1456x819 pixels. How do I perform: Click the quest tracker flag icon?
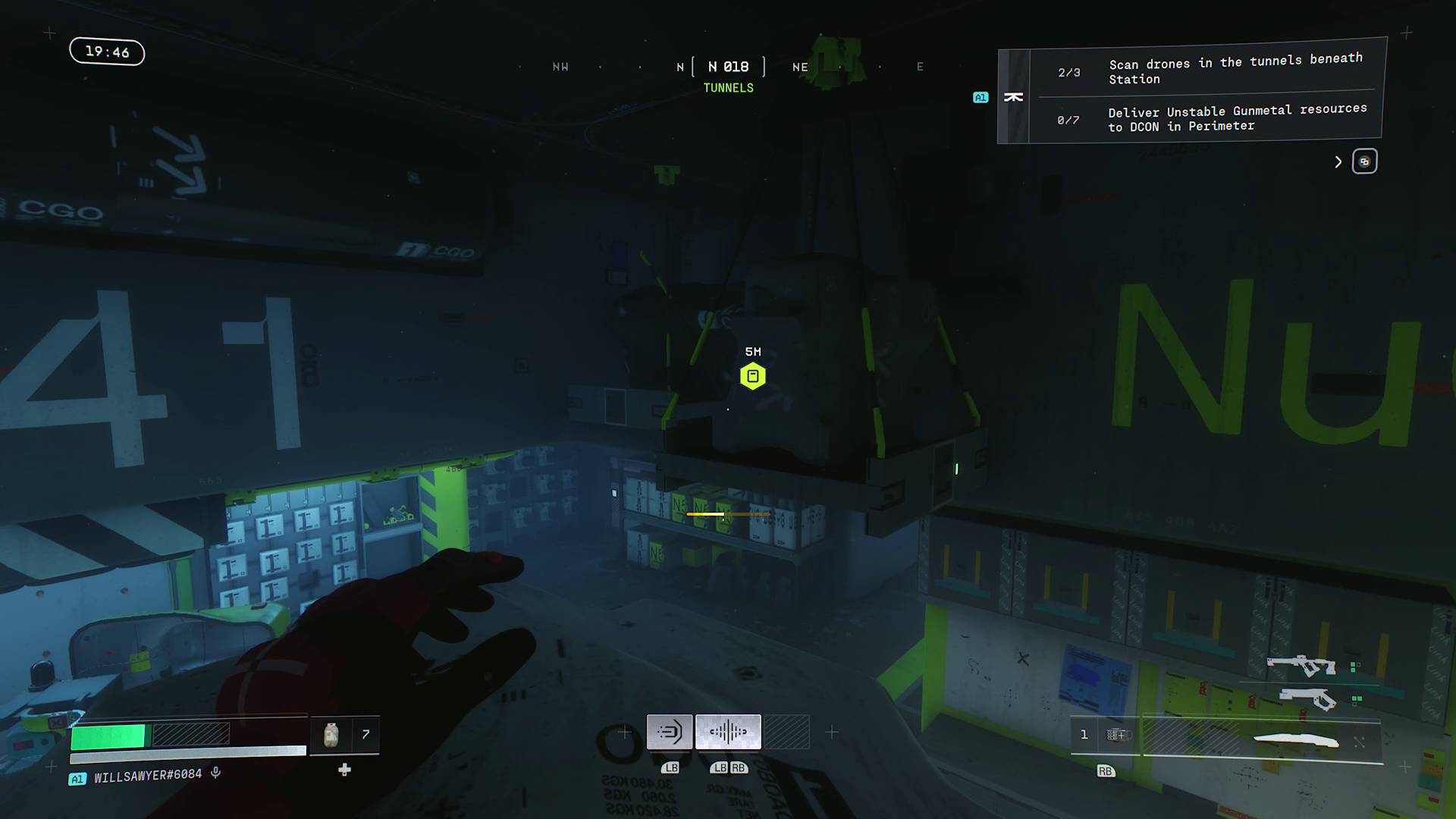point(1015,97)
